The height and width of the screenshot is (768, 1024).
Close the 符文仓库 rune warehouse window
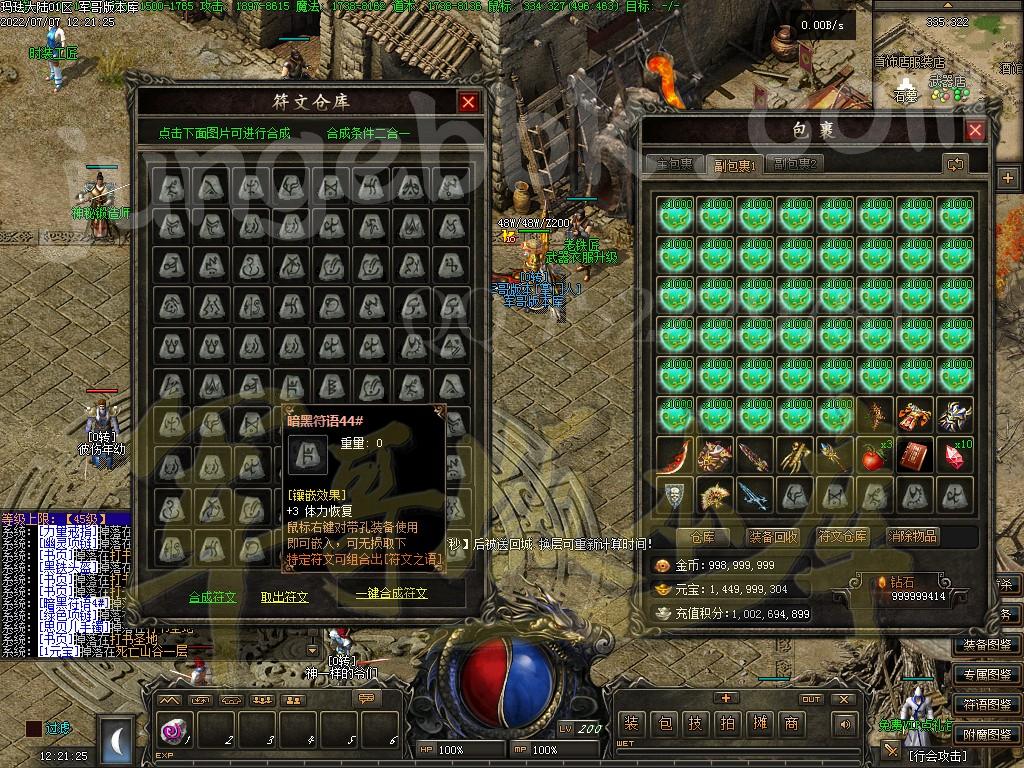click(x=468, y=102)
